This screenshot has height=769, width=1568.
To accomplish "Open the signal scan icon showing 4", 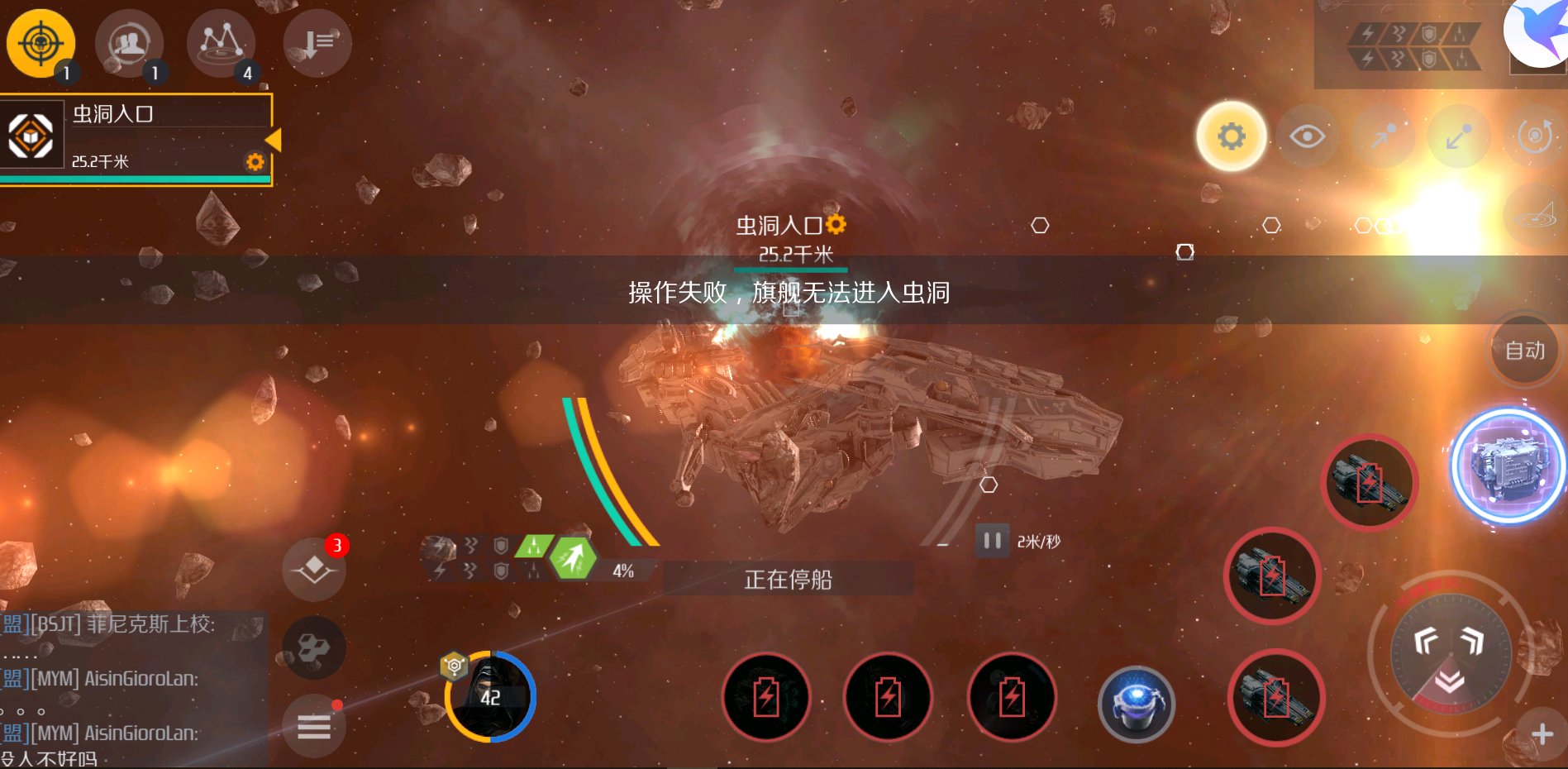I will coord(221,43).
